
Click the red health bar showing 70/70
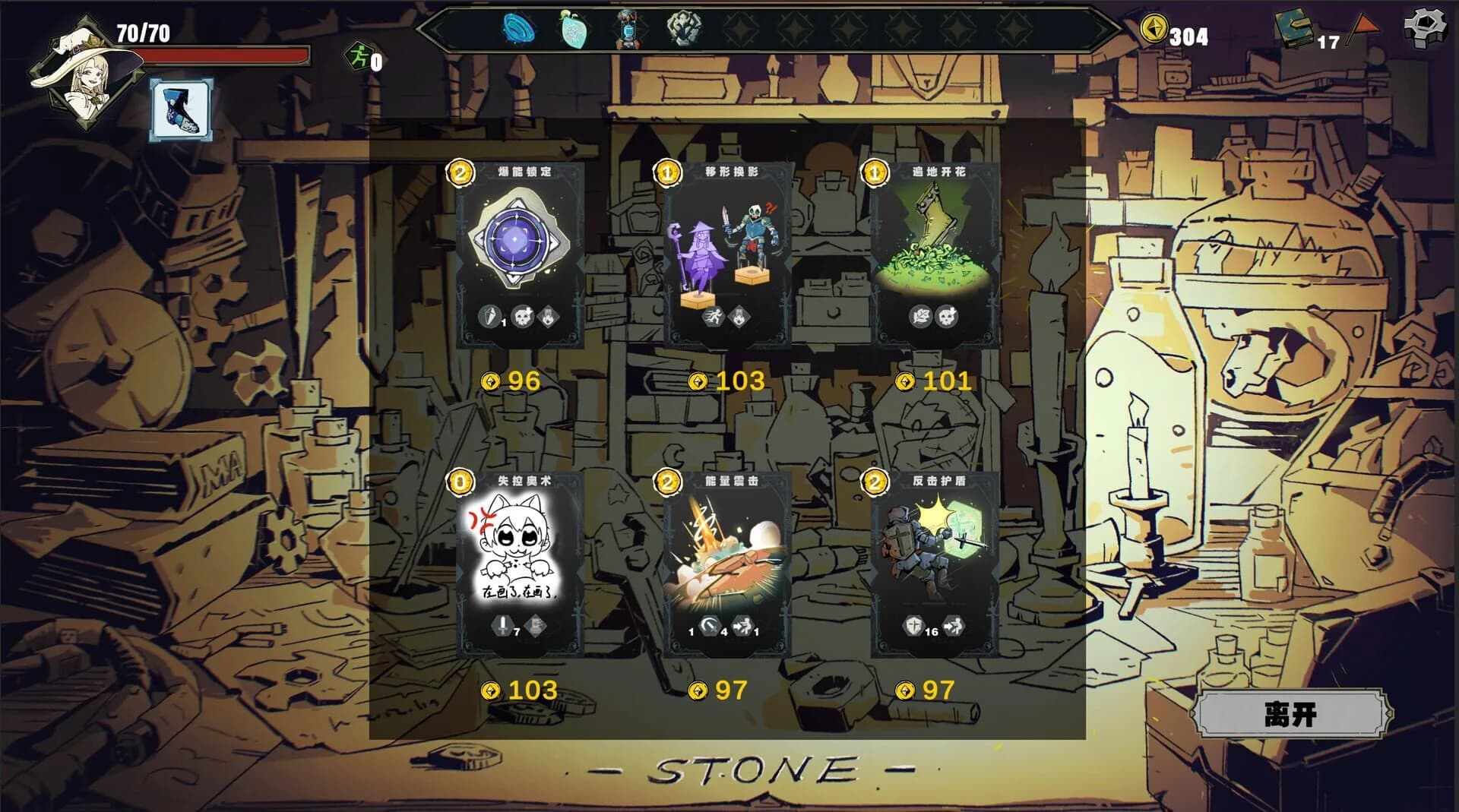click(x=220, y=53)
